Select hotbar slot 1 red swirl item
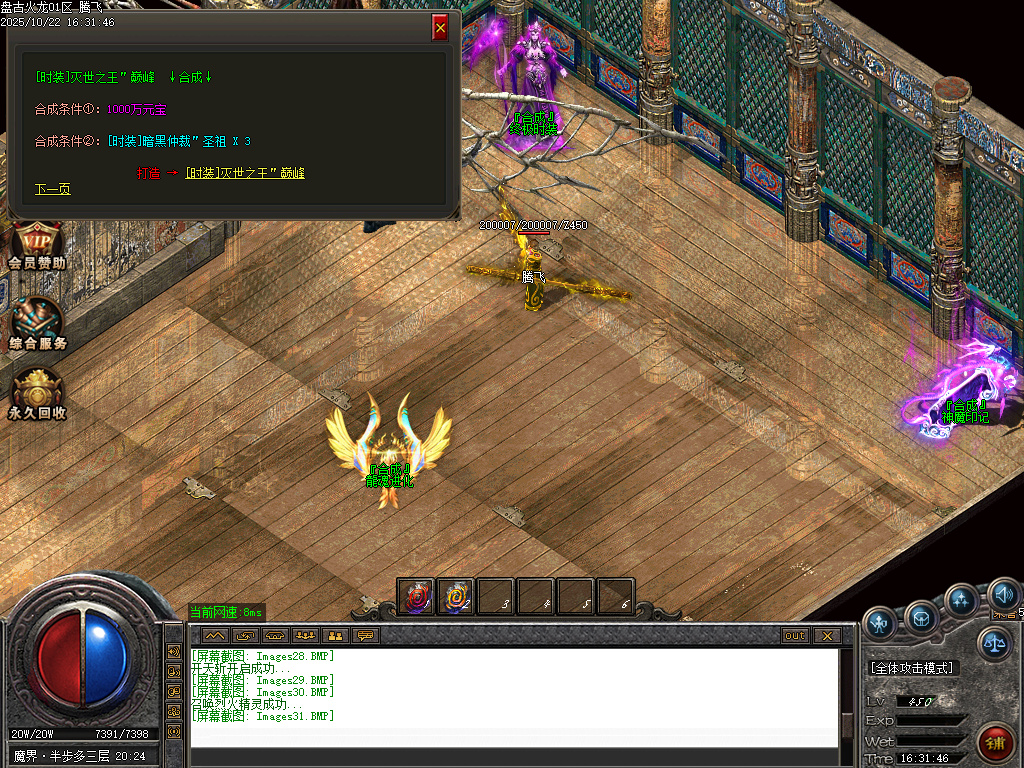This screenshot has width=1024, height=768. (416, 597)
